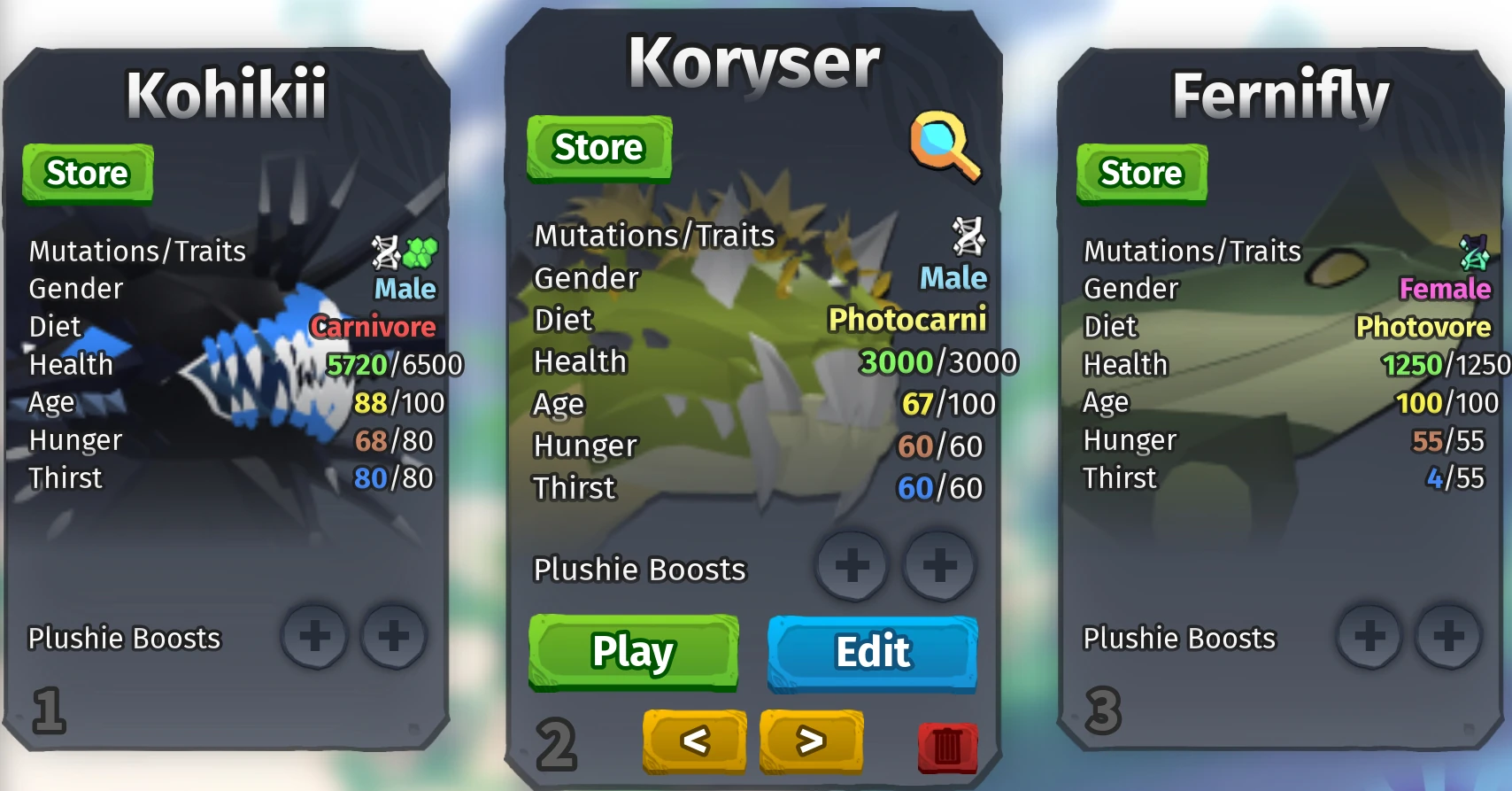This screenshot has height=791, width=1512.
Task: Add a plushie boost on Kohikii's first plus slot
Action: tap(316, 637)
